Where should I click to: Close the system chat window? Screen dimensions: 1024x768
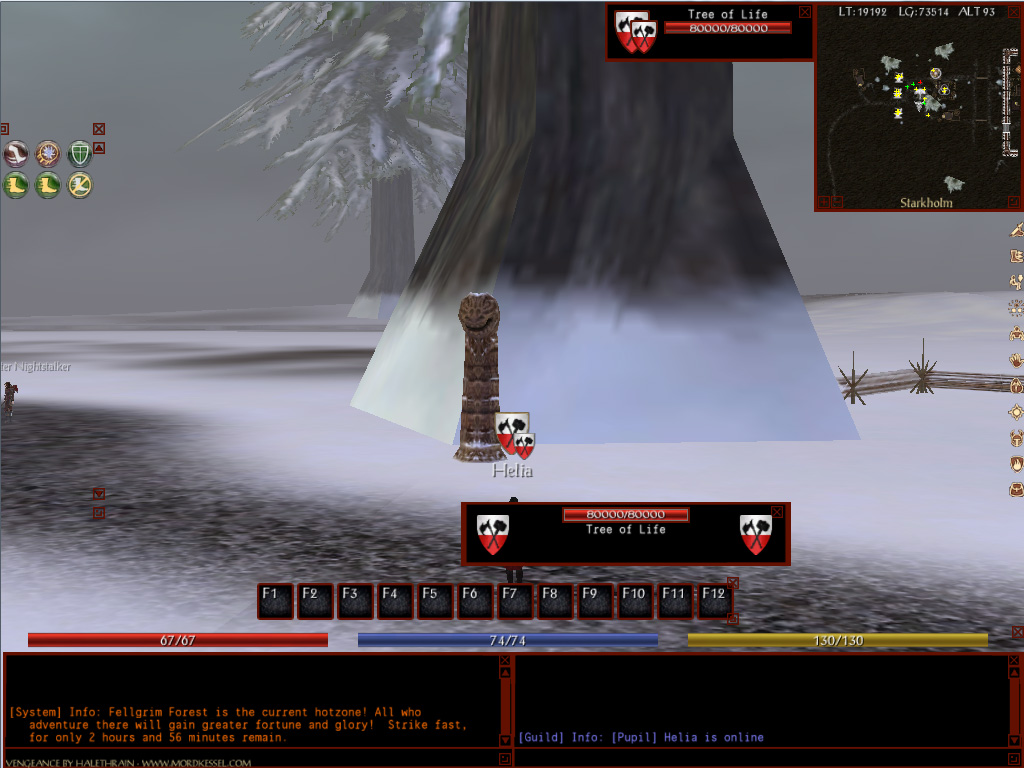[x=504, y=660]
